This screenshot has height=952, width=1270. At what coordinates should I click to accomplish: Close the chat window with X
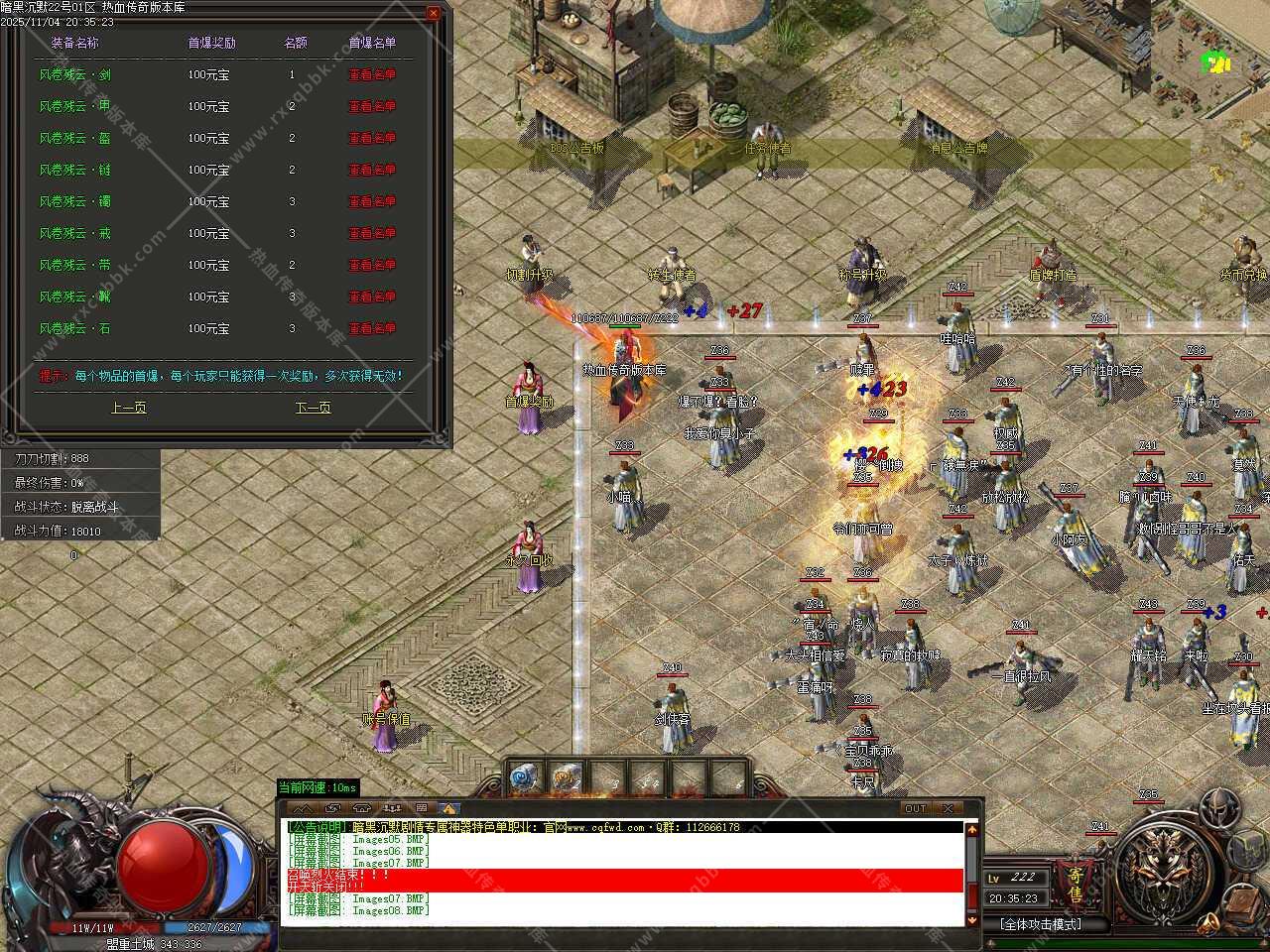point(947,808)
